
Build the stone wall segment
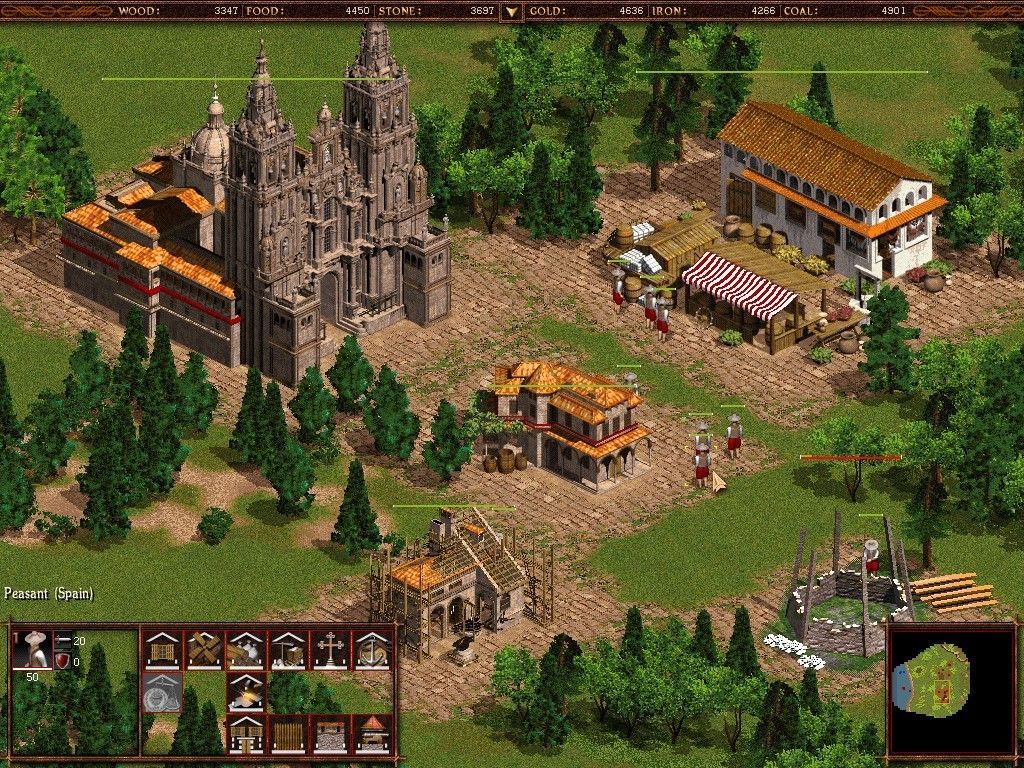click(330, 734)
